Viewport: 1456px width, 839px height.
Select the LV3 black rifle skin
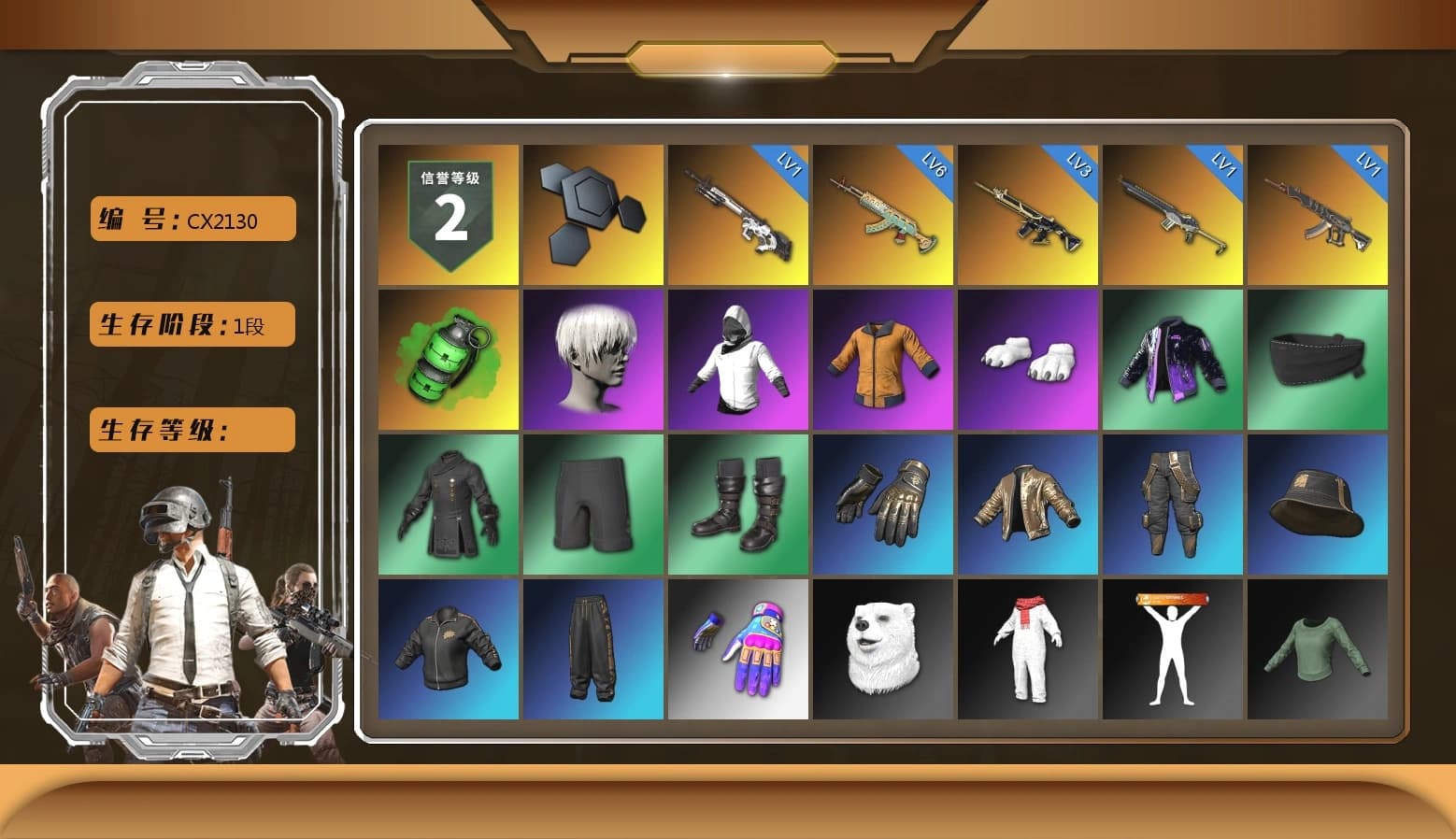coord(1026,213)
